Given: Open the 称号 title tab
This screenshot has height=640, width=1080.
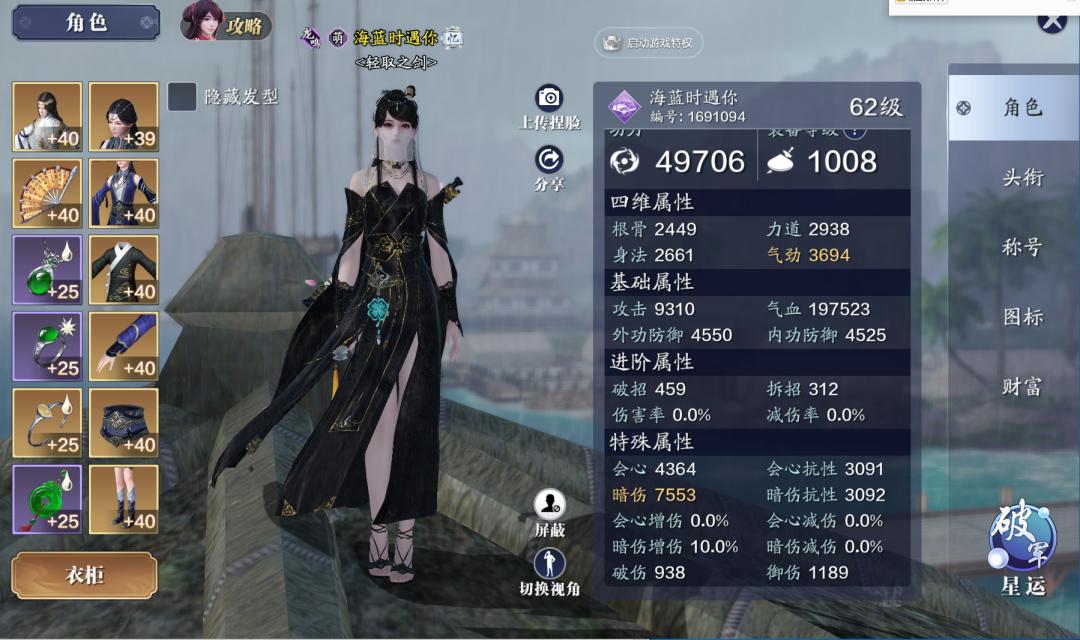Looking at the screenshot, I should (1022, 247).
